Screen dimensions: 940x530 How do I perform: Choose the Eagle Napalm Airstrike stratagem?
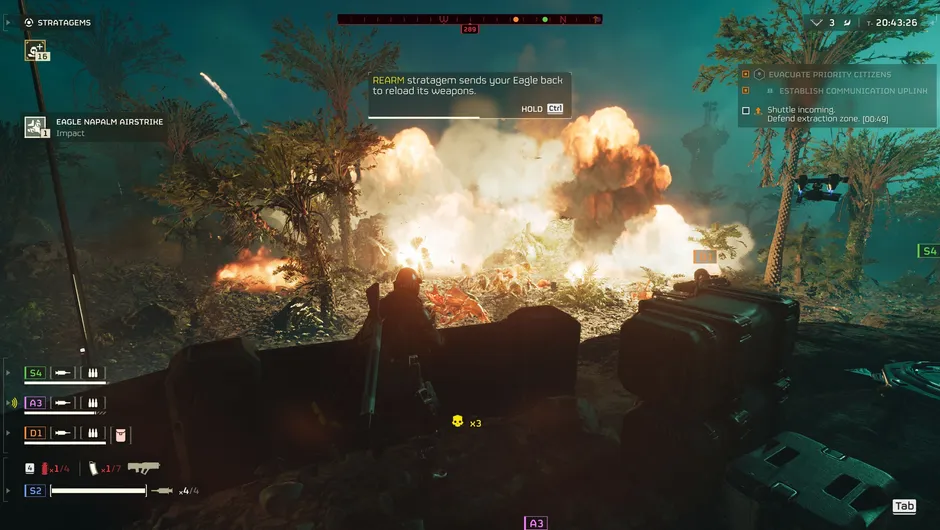[36, 127]
